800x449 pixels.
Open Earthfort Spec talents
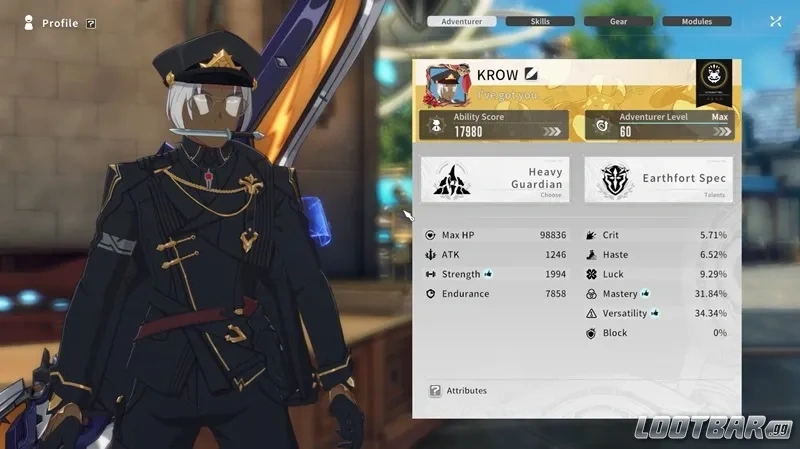click(x=658, y=179)
